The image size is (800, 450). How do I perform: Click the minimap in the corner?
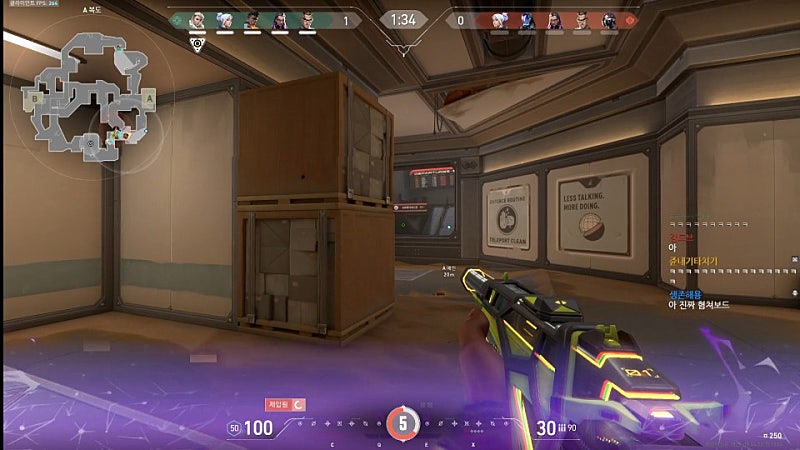pos(91,97)
